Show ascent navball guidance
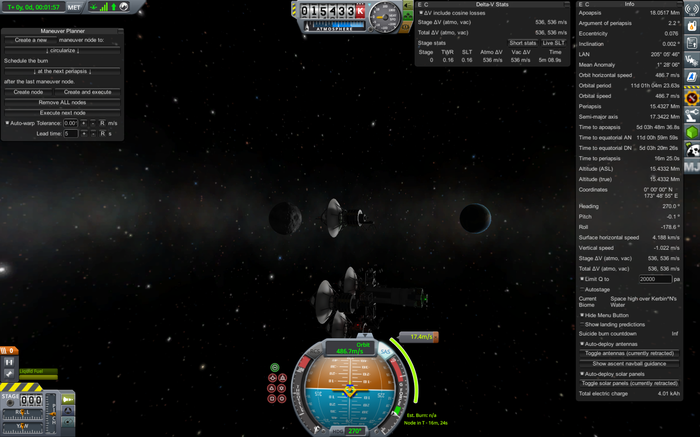This screenshot has height=437, width=700. [x=629, y=363]
